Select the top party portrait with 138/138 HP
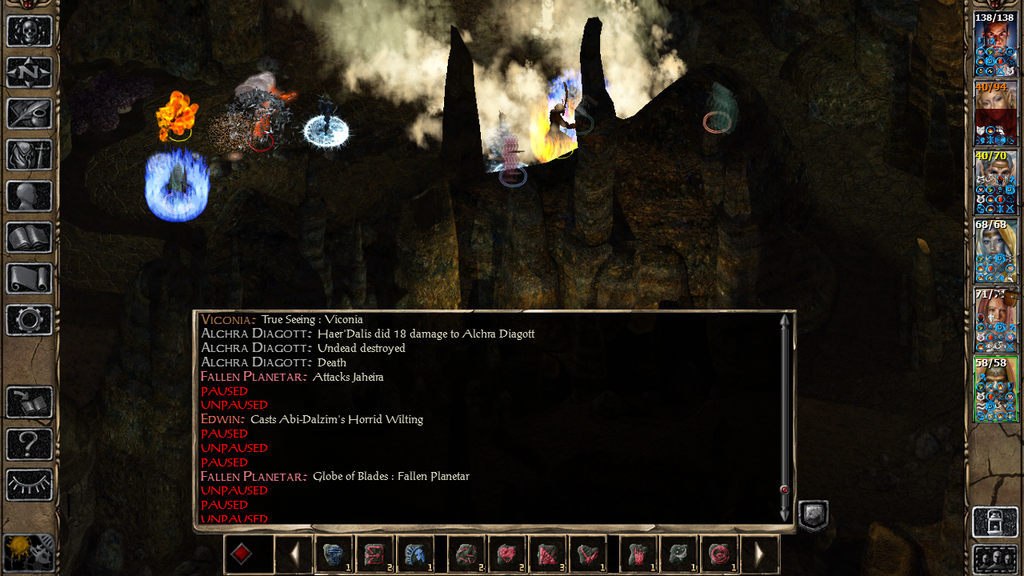This screenshot has width=1024, height=576. [995, 44]
